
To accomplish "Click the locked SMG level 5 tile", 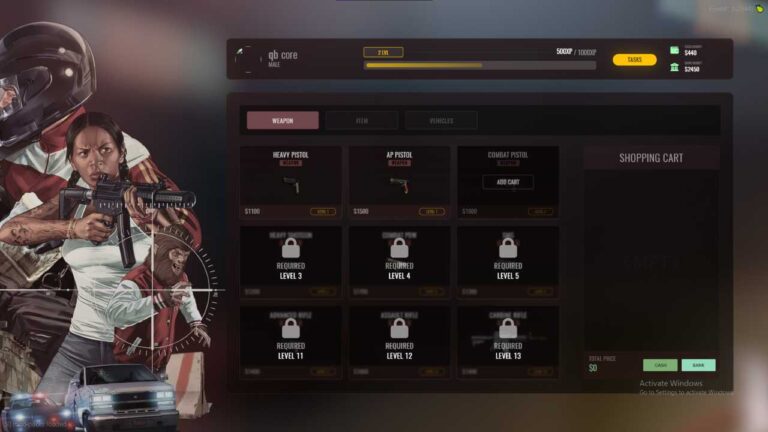I will click(x=508, y=262).
